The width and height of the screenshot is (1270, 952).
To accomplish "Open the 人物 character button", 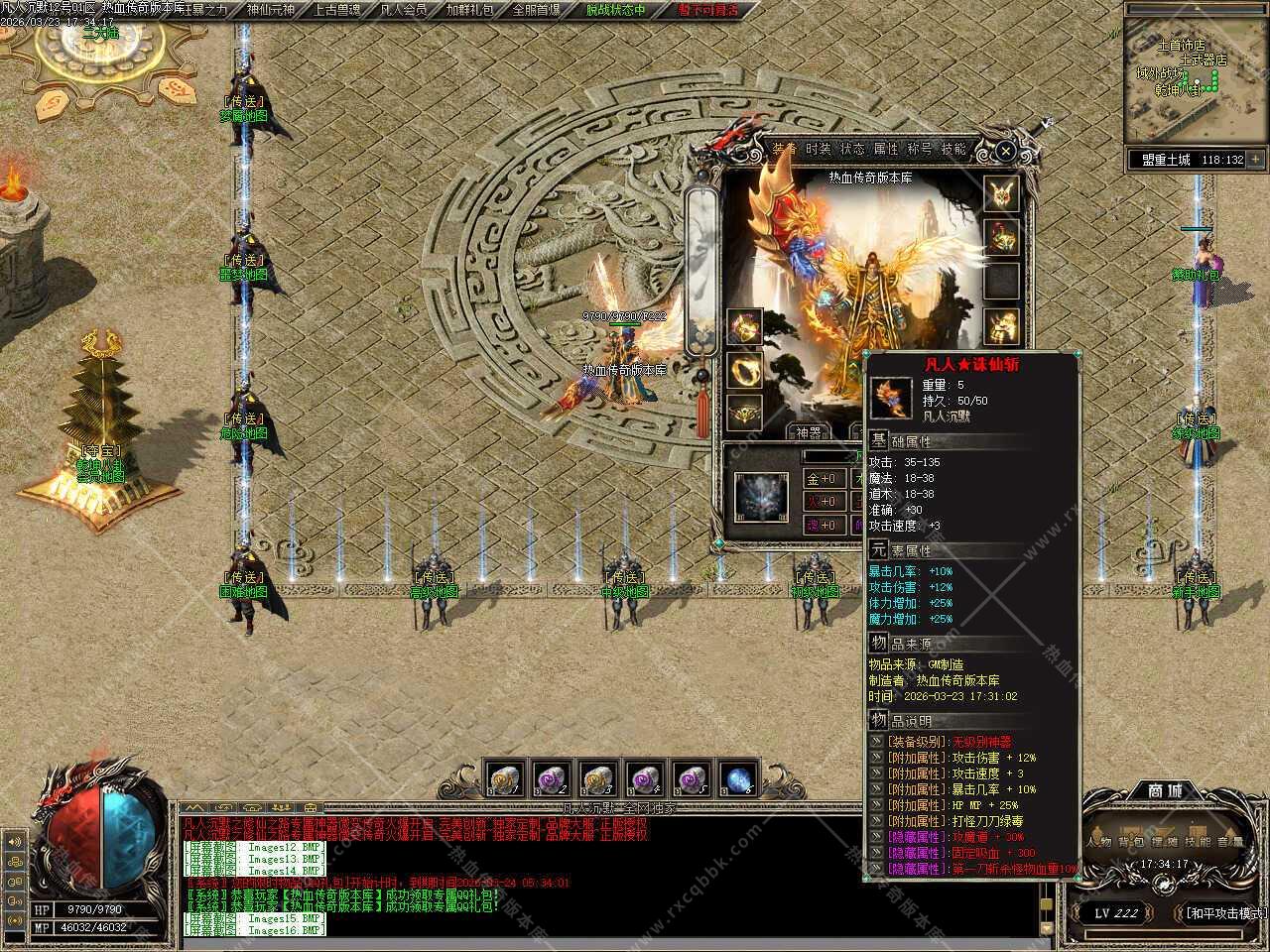I will [1099, 842].
